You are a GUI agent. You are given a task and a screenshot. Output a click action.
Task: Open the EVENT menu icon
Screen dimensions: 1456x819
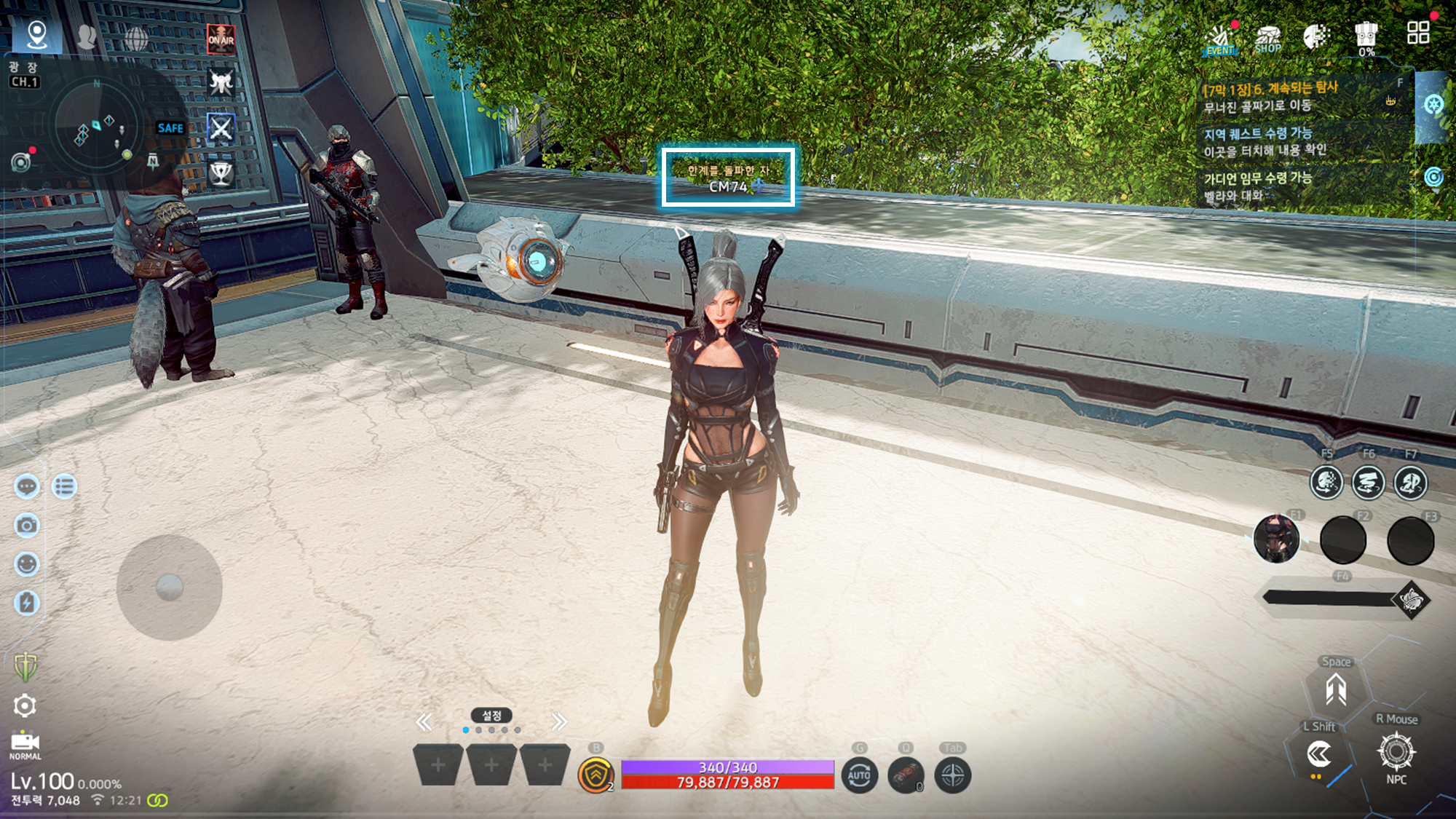tap(1221, 39)
